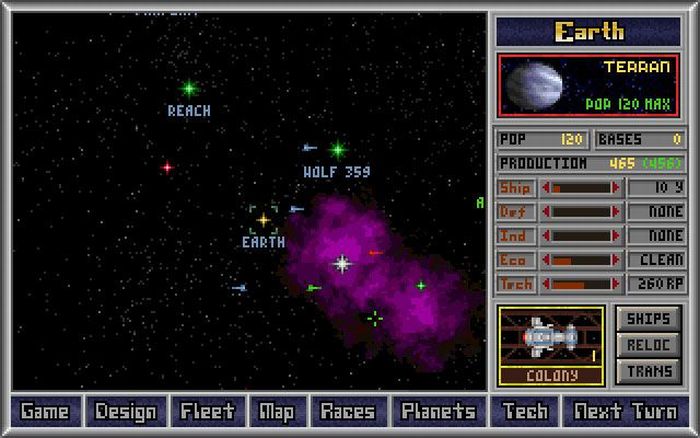The image size is (700, 438).
Task: Click the RELOC button
Action: pos(649,345)
